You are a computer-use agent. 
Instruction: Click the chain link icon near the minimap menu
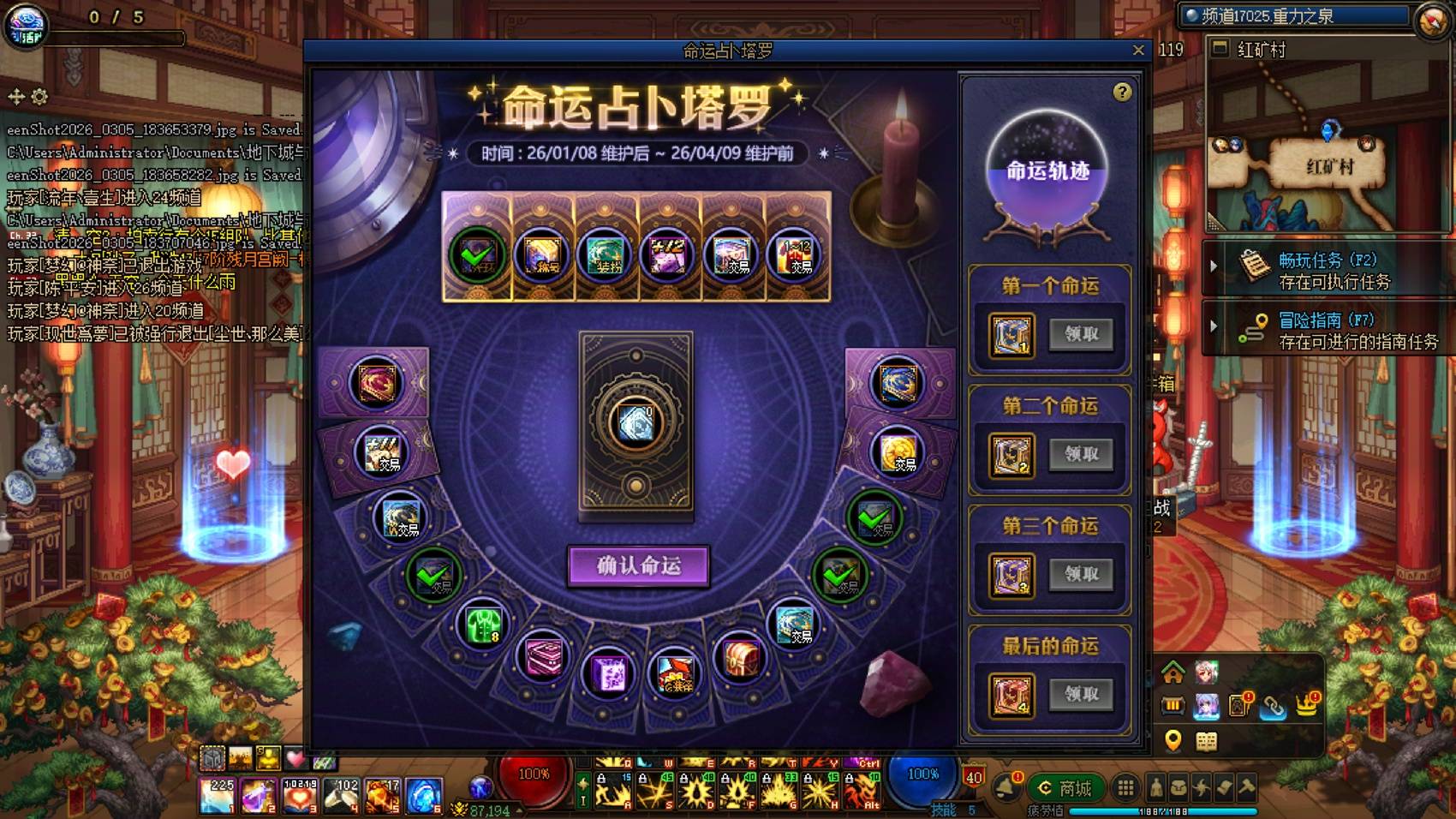1273,708
